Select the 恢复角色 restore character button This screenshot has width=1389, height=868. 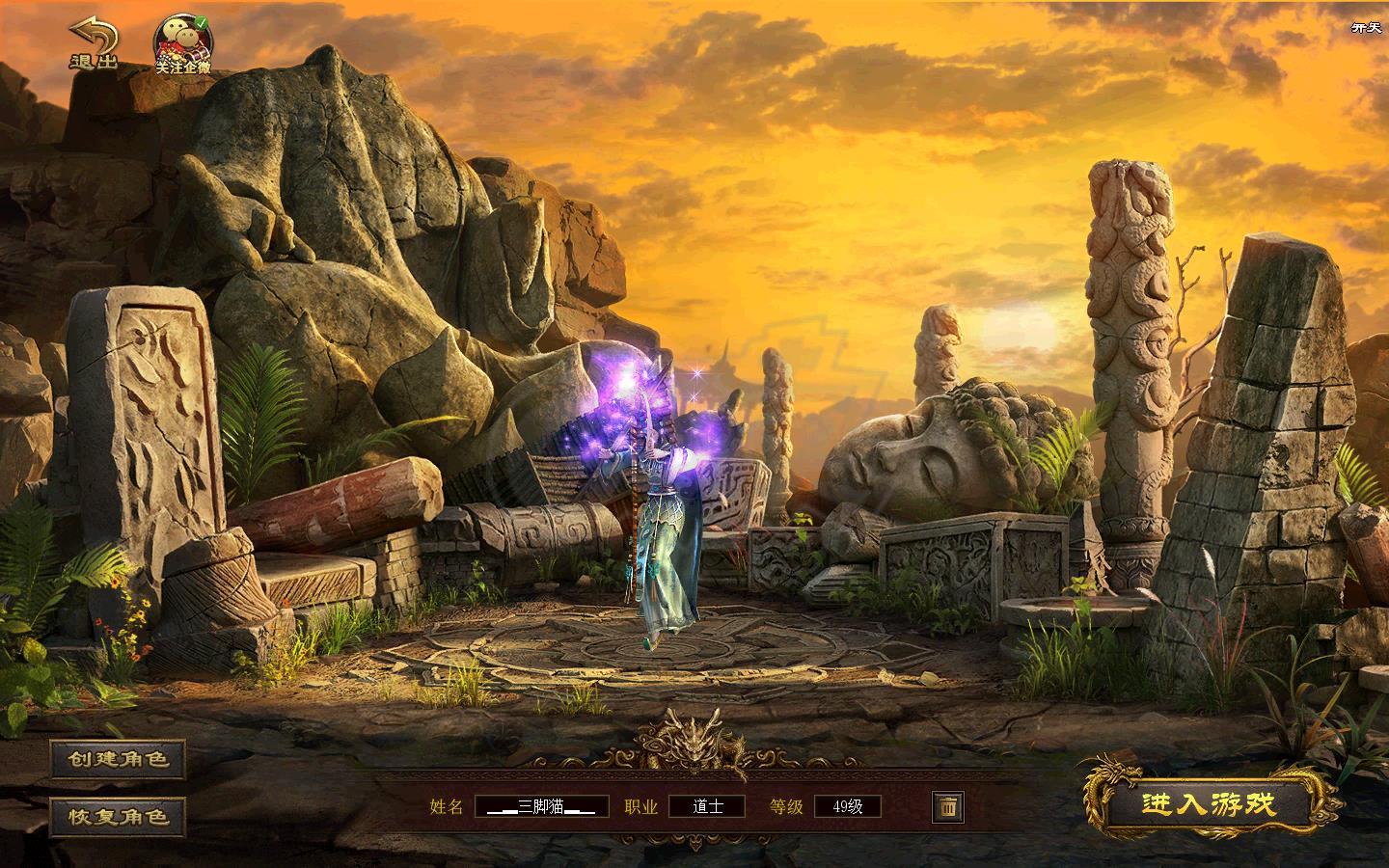pyautogui.click(x=118, y=817)
